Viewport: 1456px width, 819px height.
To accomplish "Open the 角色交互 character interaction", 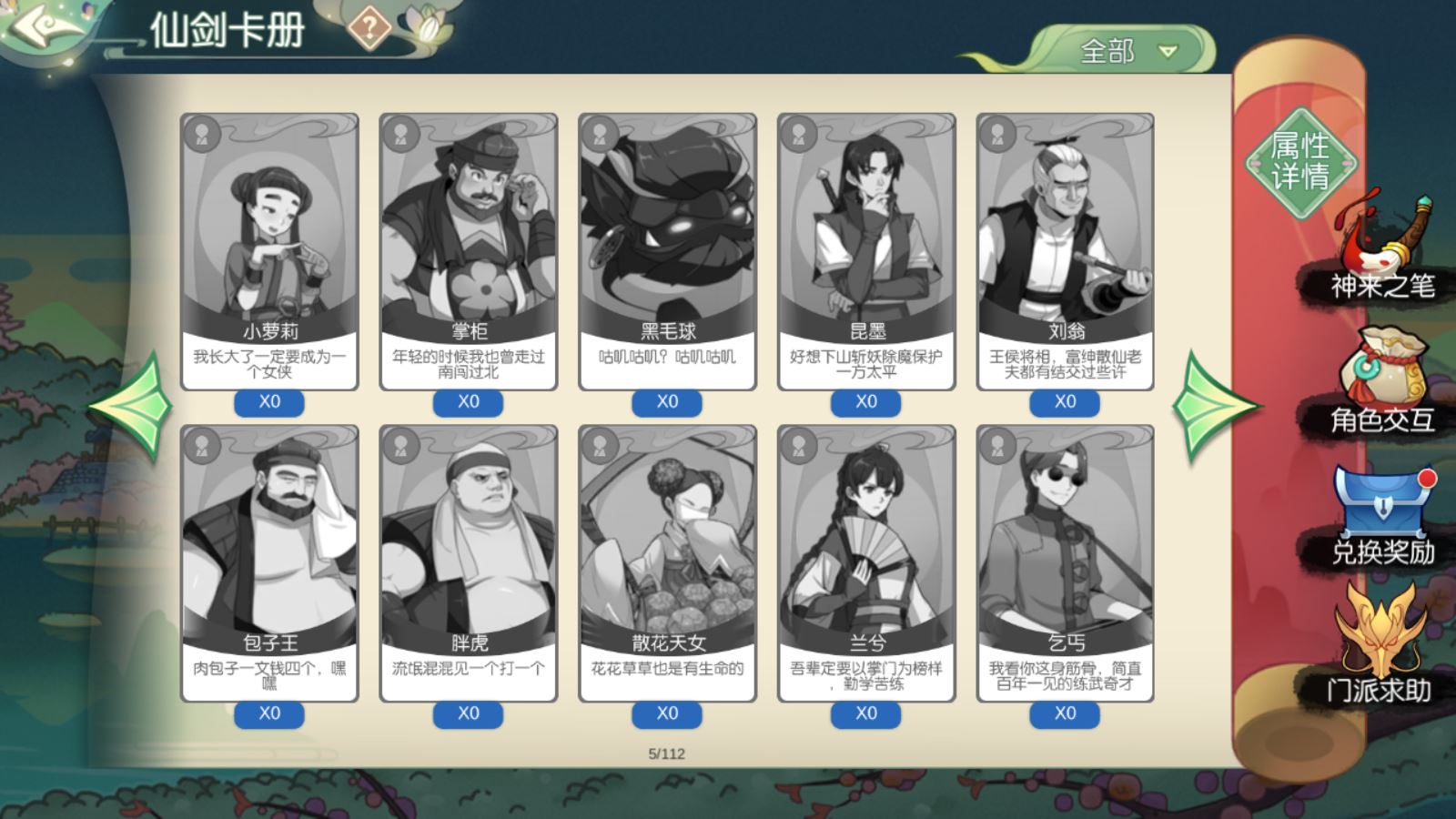I will click(1381, 382).
